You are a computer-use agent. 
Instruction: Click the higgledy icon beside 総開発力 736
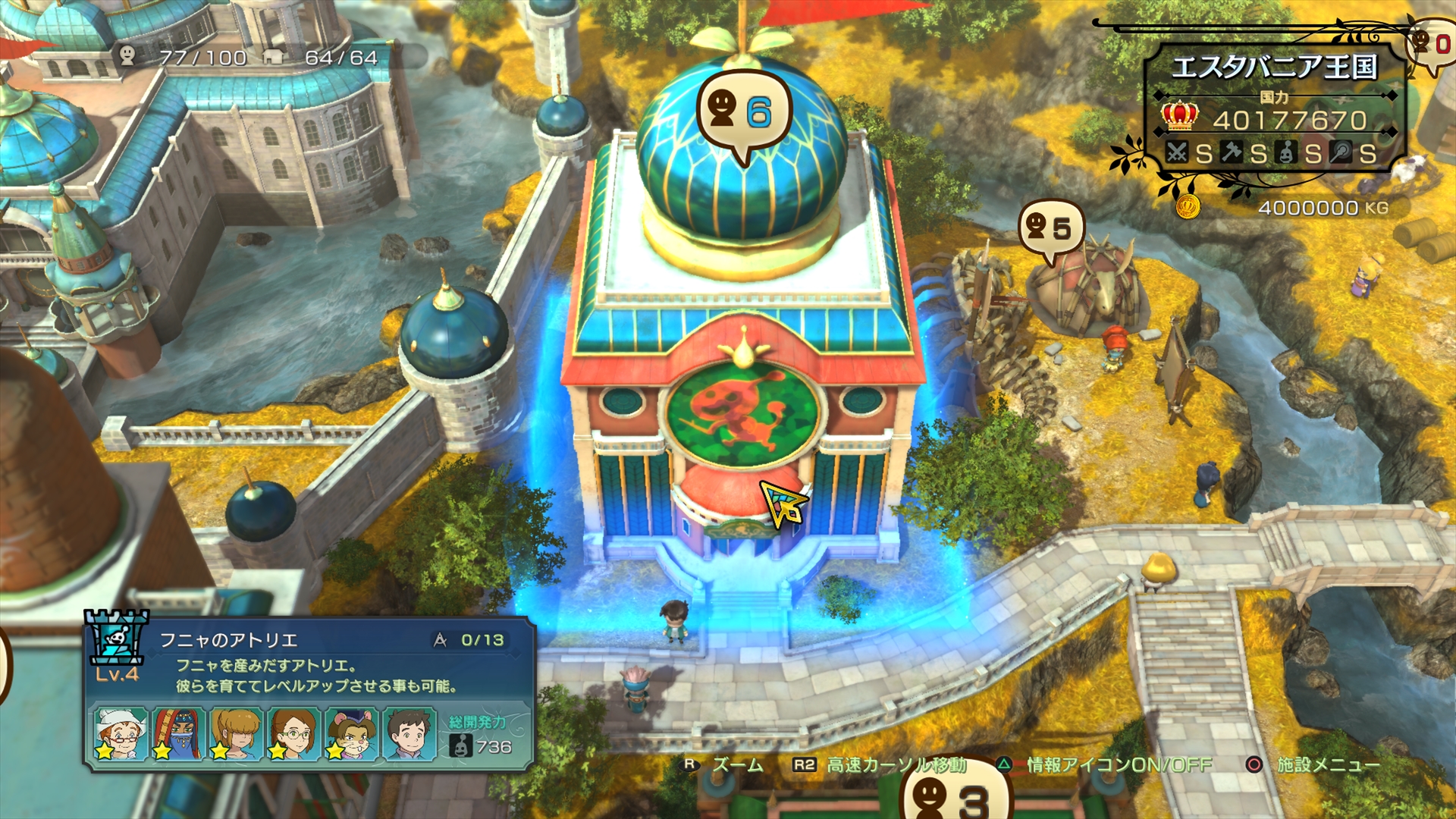pyautogui.click(x=460, y=745)
